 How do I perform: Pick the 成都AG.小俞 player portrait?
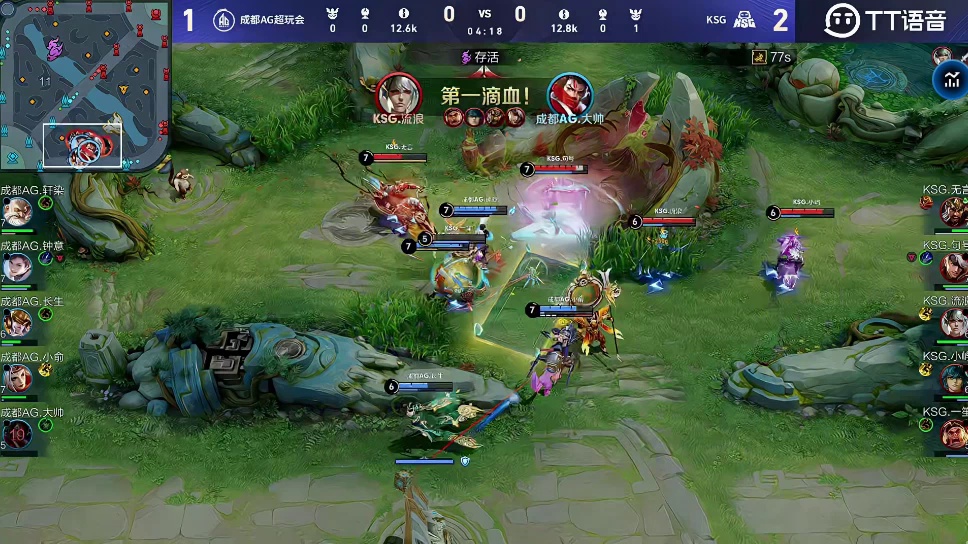pos(17,378)
